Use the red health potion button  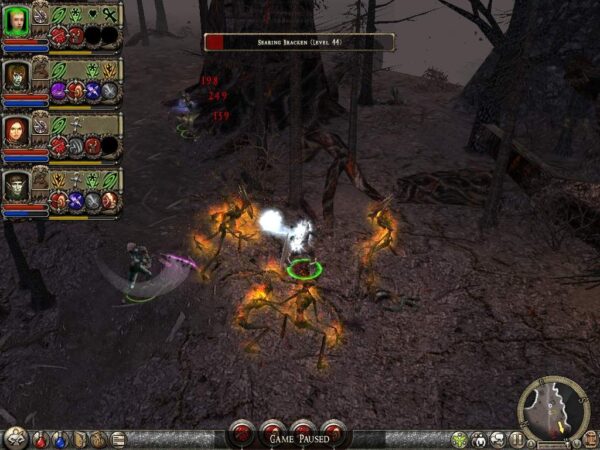pyautogui.click(x=42, y=439)
